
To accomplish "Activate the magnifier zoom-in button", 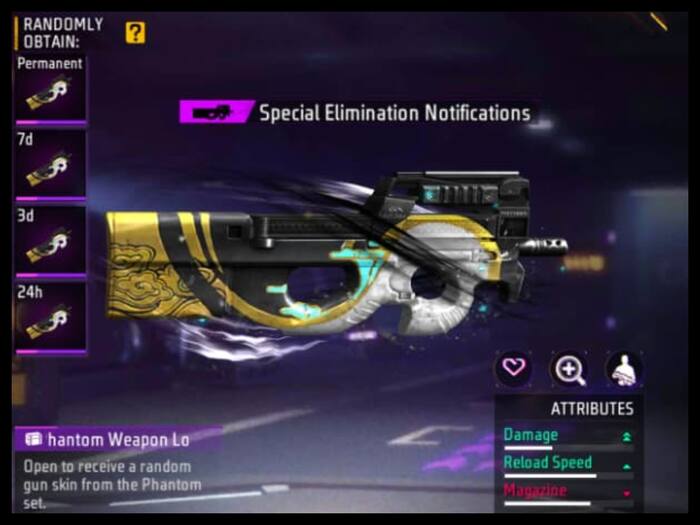I will click(569, 369).
